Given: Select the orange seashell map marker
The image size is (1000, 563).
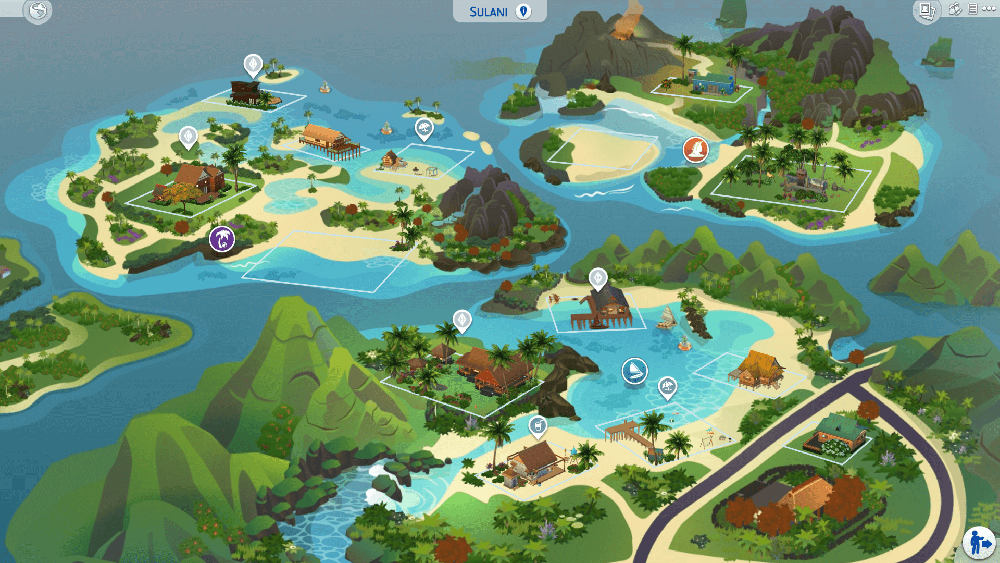Looking at the screenshot, I should click(x=694, y=150).
